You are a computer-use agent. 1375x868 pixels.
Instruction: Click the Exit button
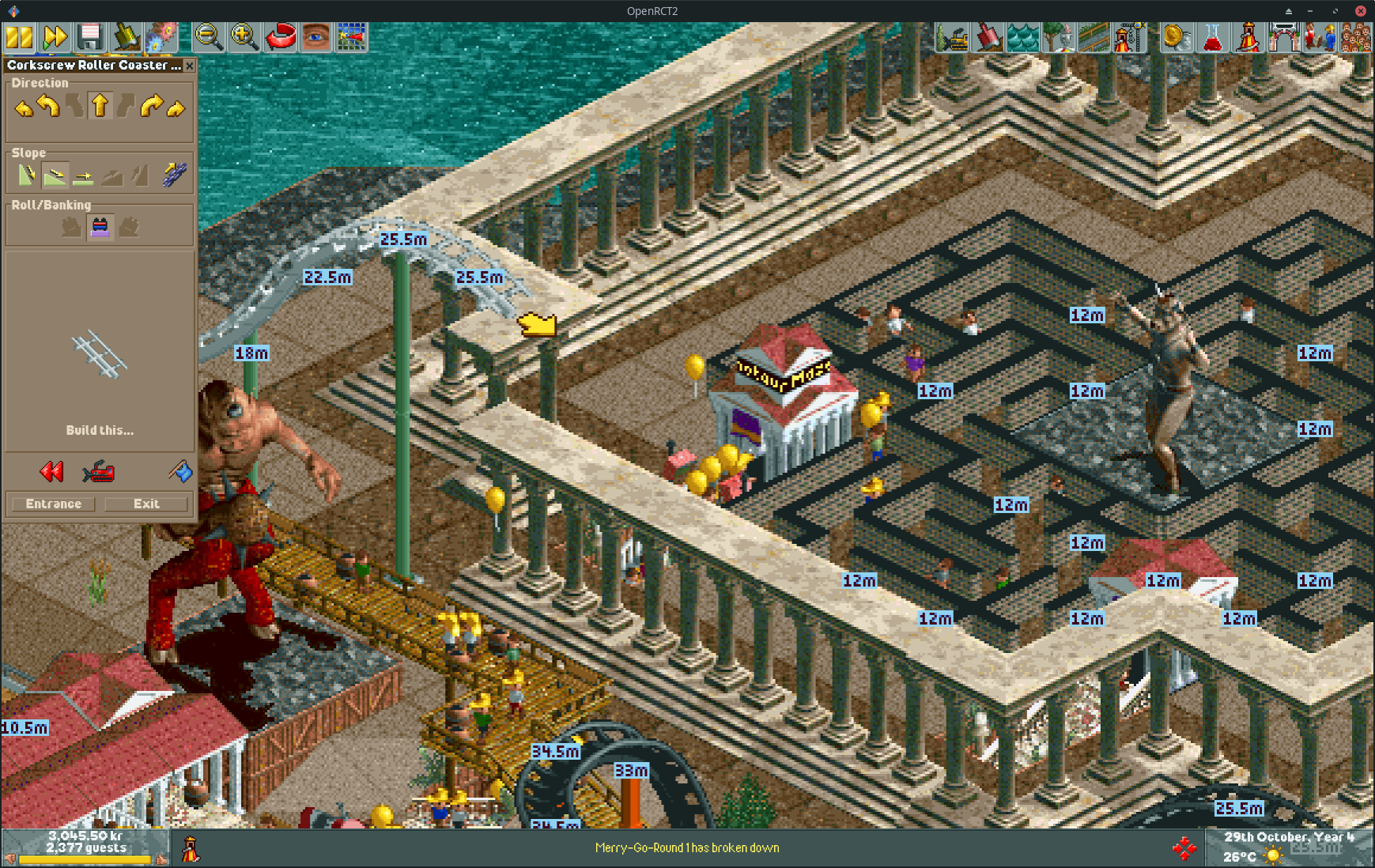145,504
